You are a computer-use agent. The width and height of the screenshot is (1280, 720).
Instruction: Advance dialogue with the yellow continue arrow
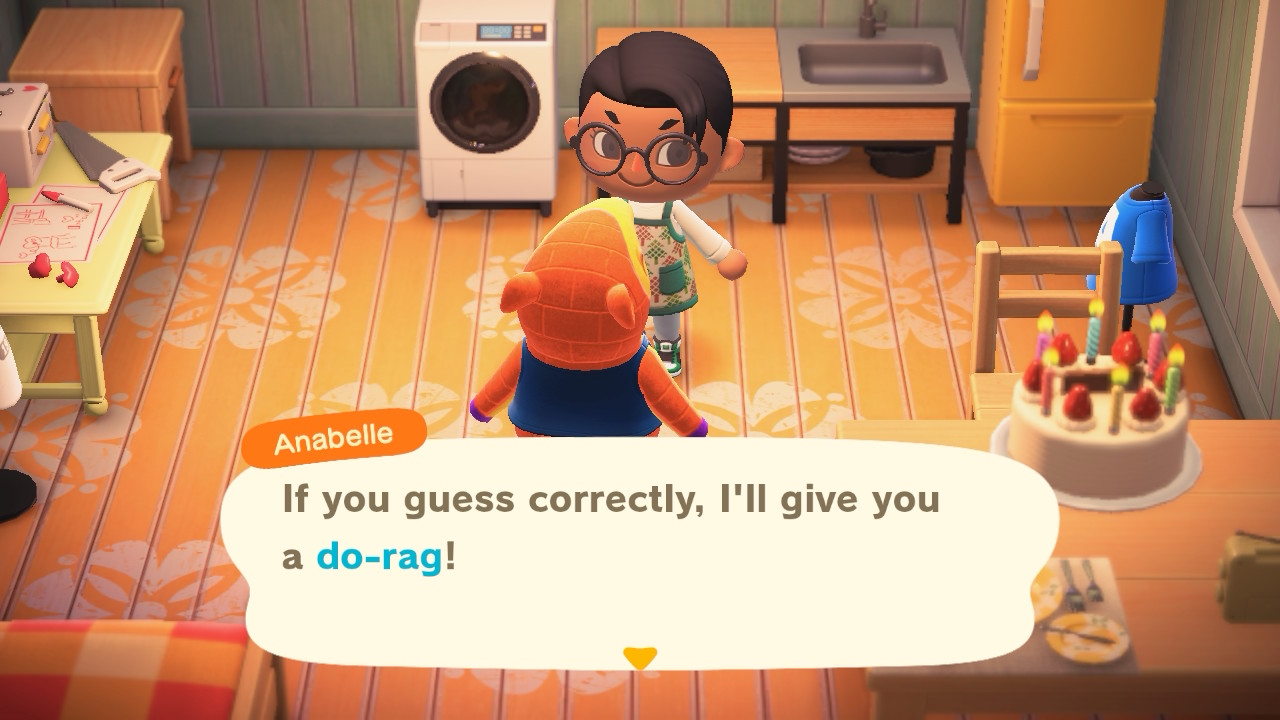click(639, 657)
